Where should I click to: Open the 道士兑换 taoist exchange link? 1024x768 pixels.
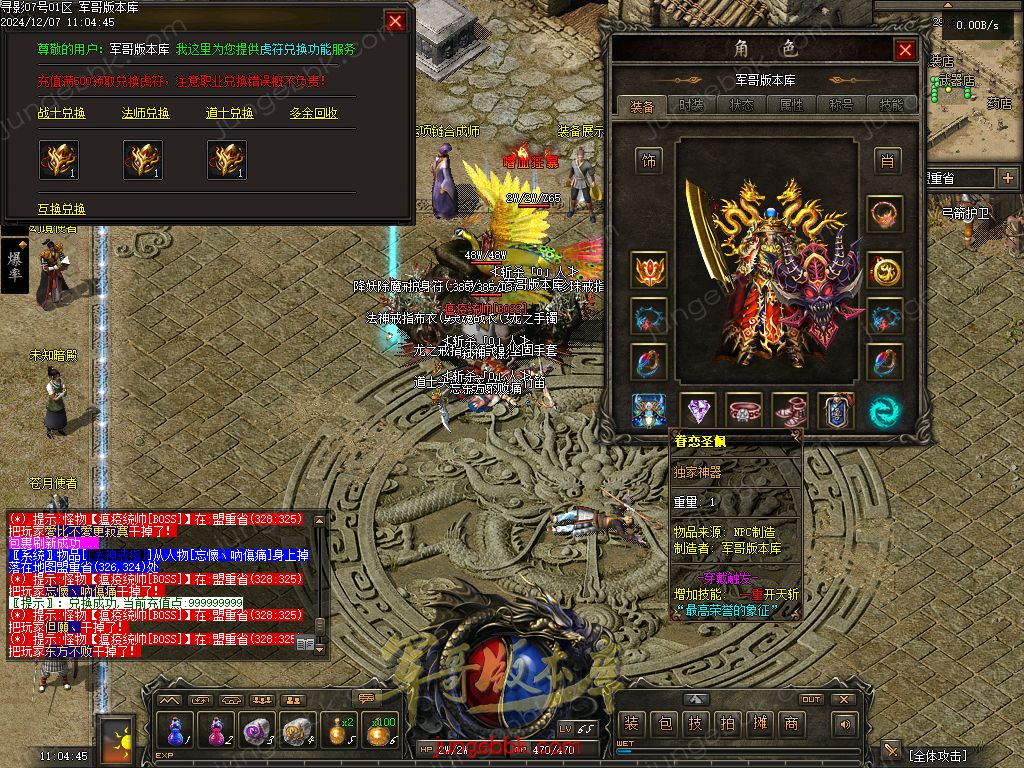[x=230, y=114]
